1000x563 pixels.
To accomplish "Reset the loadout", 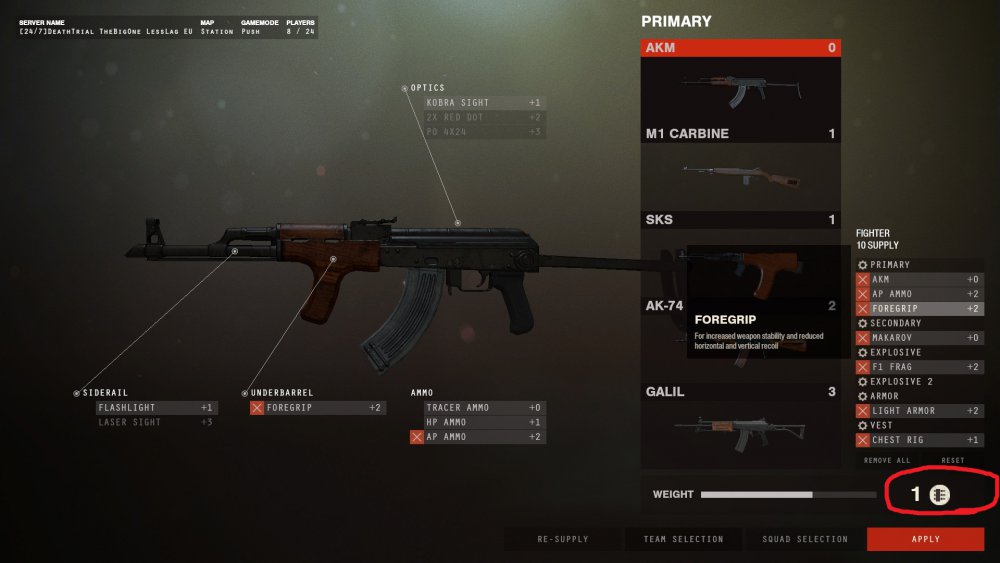I will tap(953, 460).
